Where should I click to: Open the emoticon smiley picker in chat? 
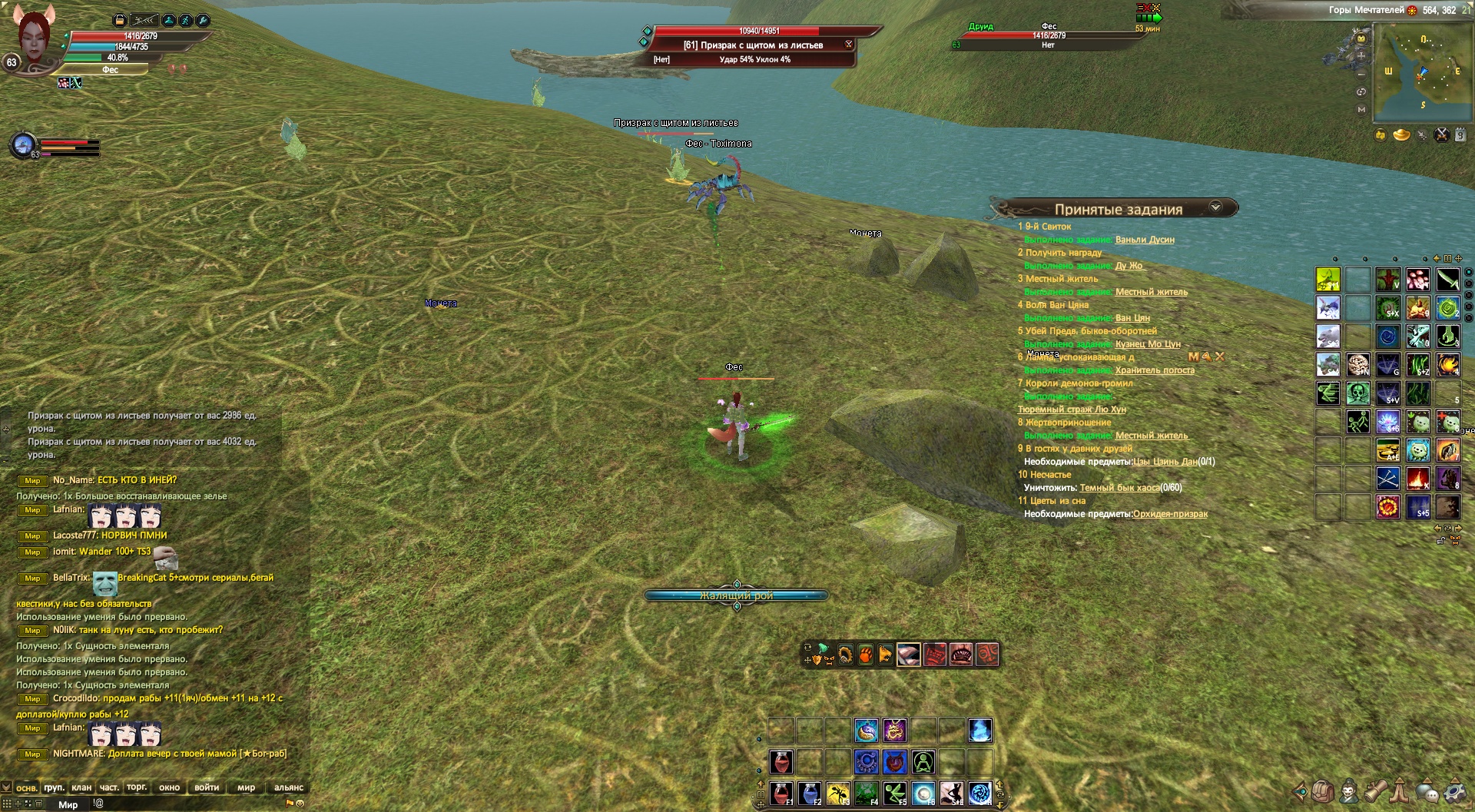(x=300, y=804)
